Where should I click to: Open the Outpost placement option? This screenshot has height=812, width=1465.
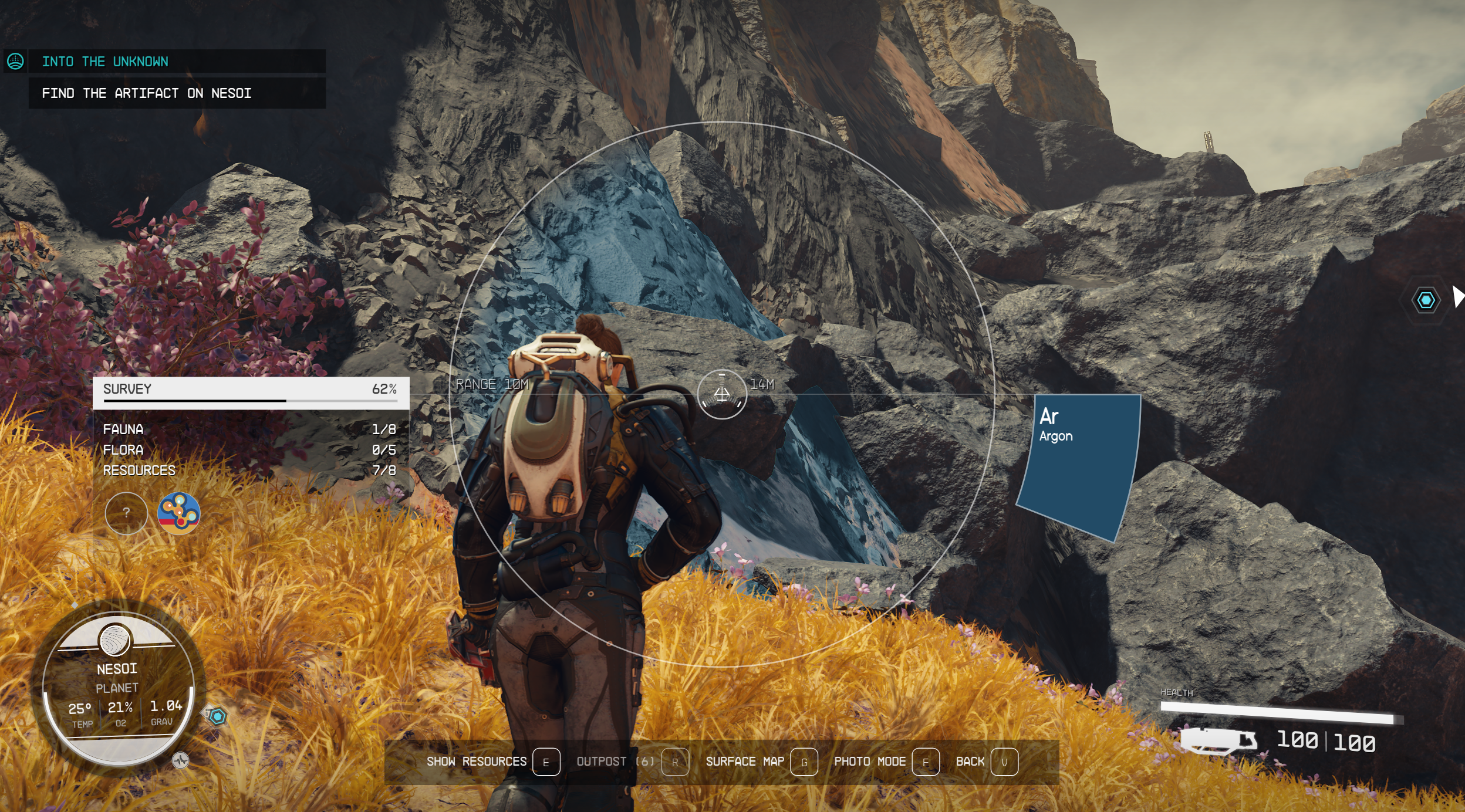632,762
